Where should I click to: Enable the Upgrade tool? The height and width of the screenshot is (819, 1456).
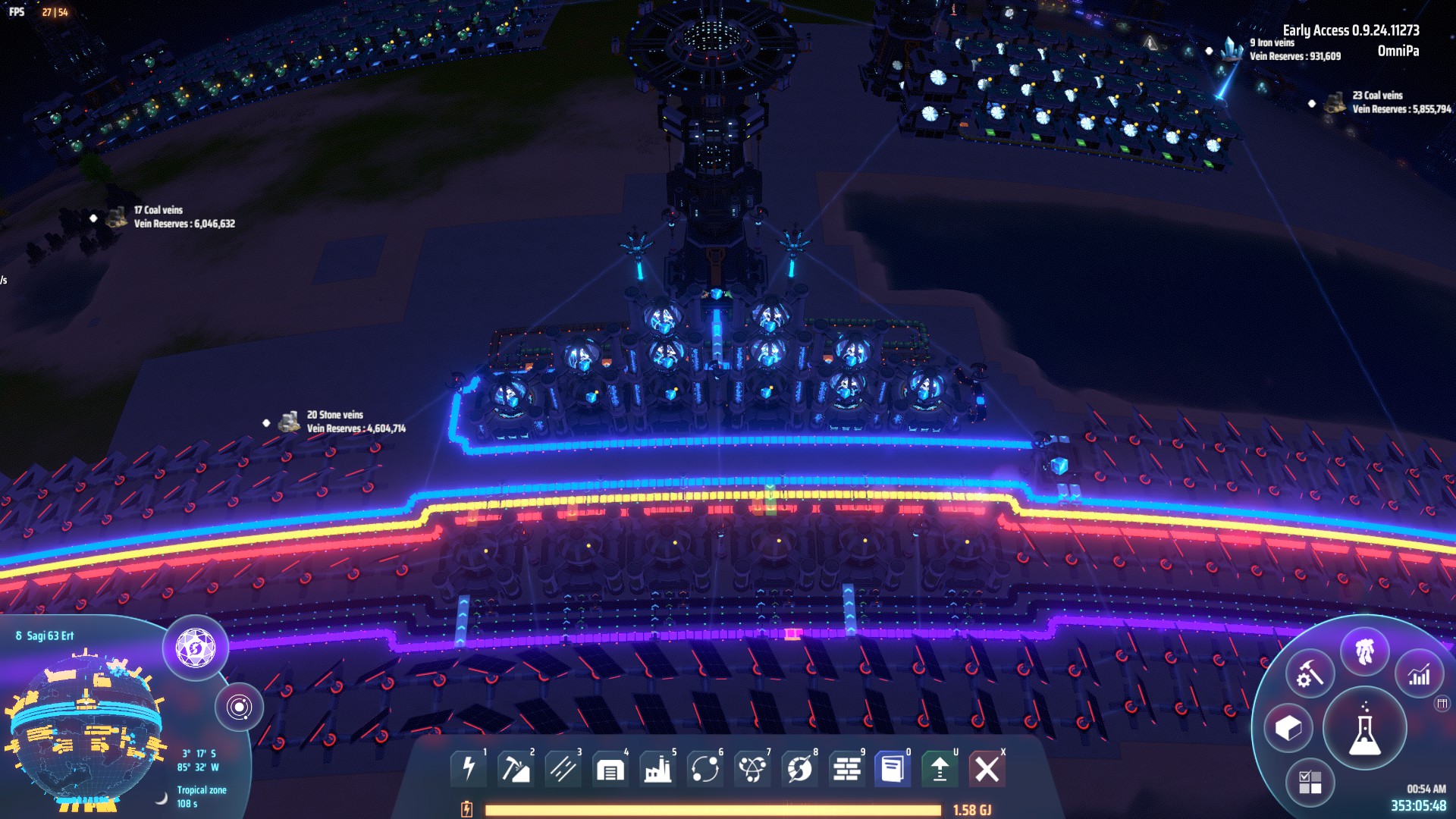click(941, 767)
